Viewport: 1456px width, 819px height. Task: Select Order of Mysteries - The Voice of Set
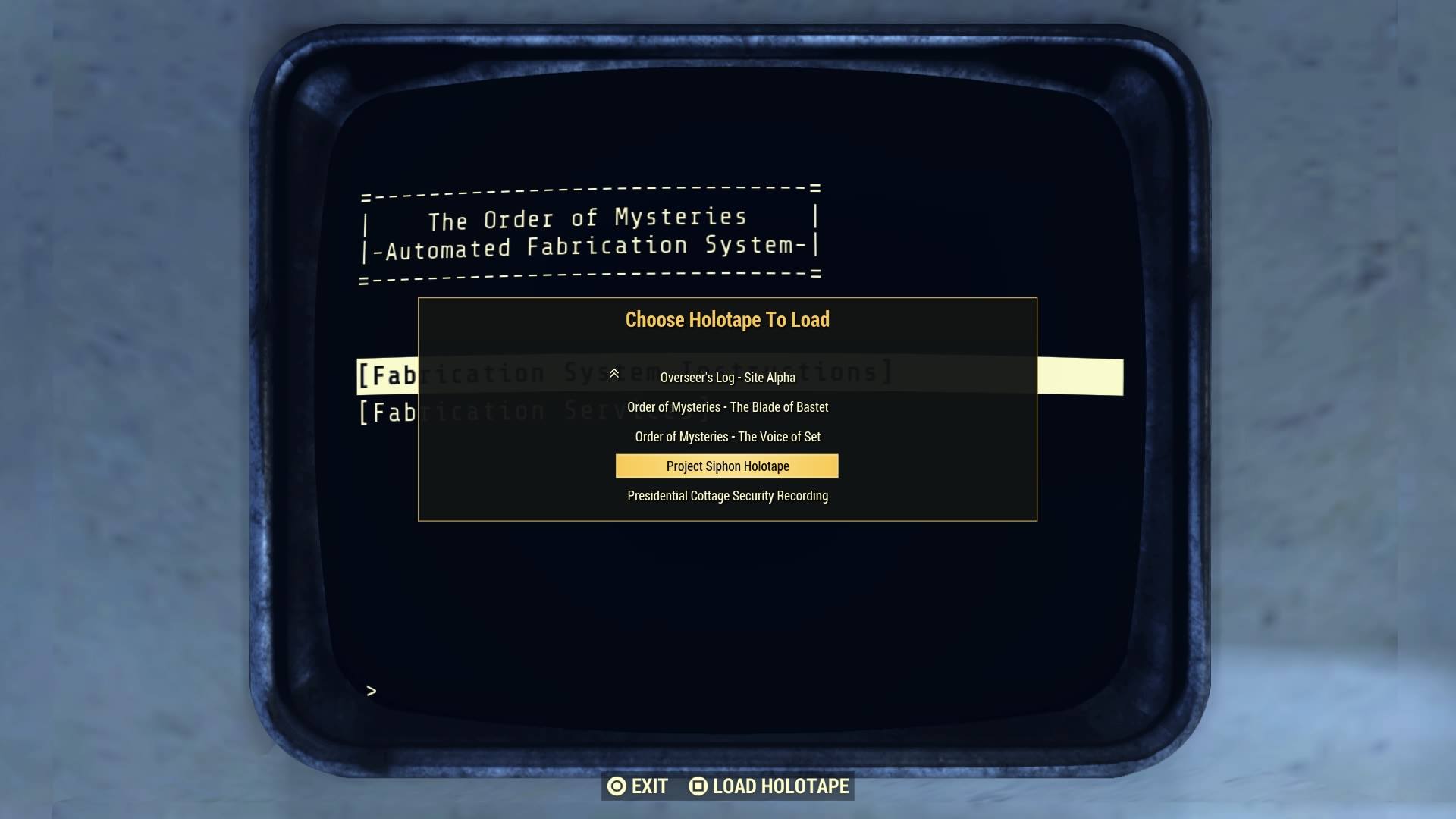coord(726,436)
